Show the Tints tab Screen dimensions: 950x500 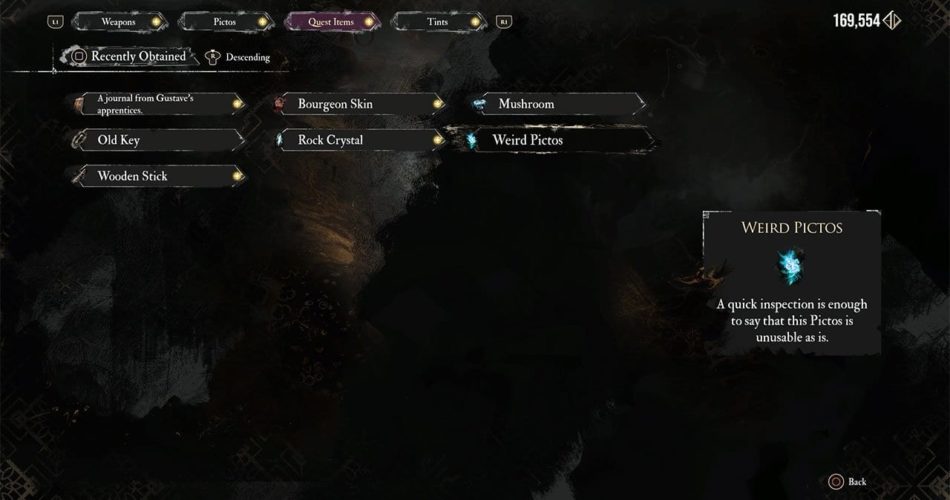[x=436, y=21]
